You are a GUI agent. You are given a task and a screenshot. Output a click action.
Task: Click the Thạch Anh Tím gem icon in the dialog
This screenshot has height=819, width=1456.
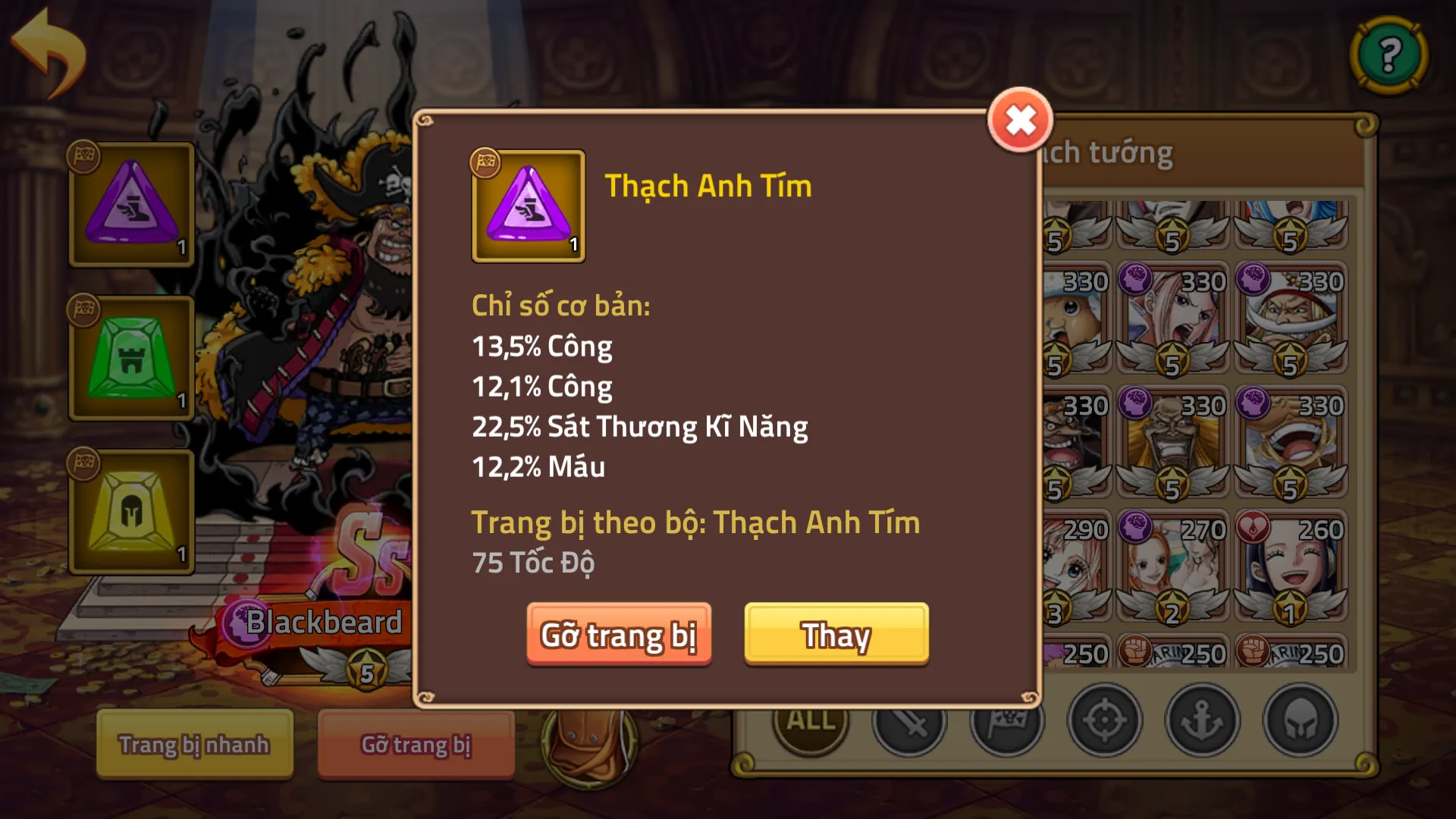[529, 206]
